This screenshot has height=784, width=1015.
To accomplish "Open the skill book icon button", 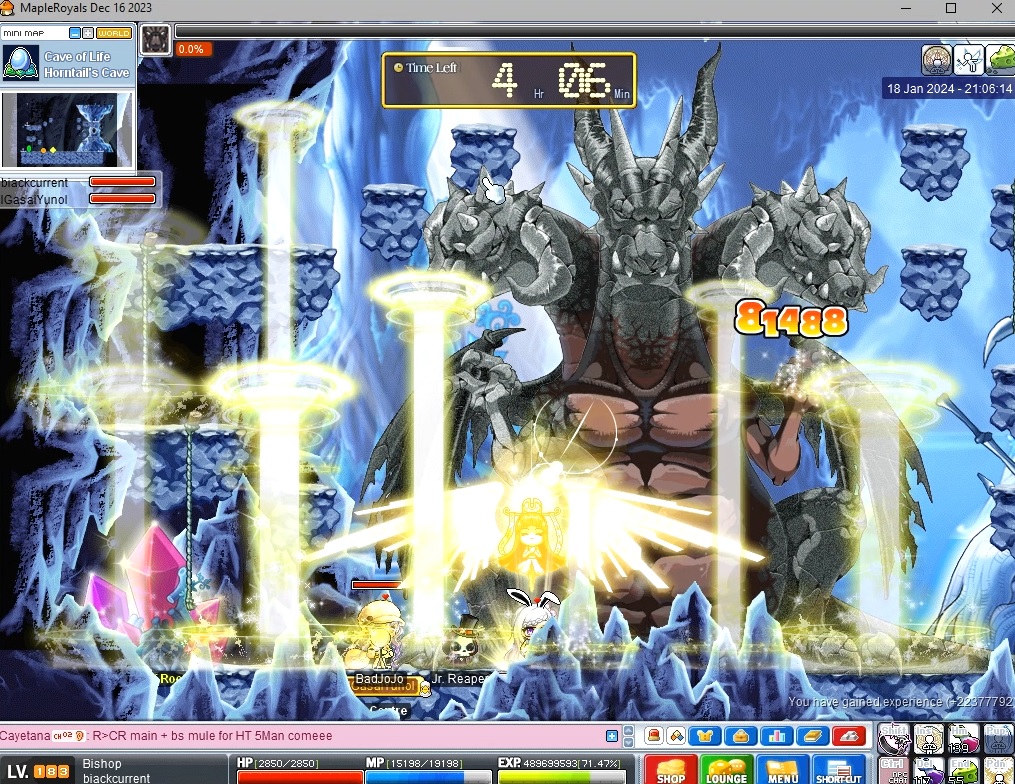I will [814, 737].
